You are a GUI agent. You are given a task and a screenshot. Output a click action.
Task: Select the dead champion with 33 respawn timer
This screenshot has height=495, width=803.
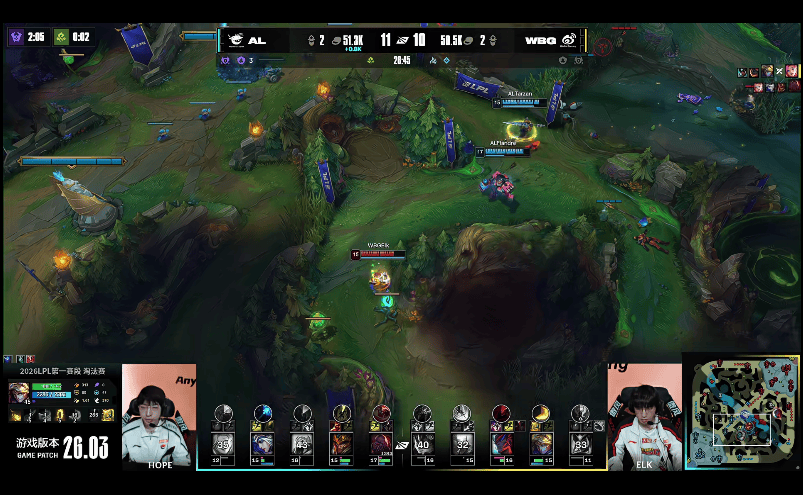point(580,443)
